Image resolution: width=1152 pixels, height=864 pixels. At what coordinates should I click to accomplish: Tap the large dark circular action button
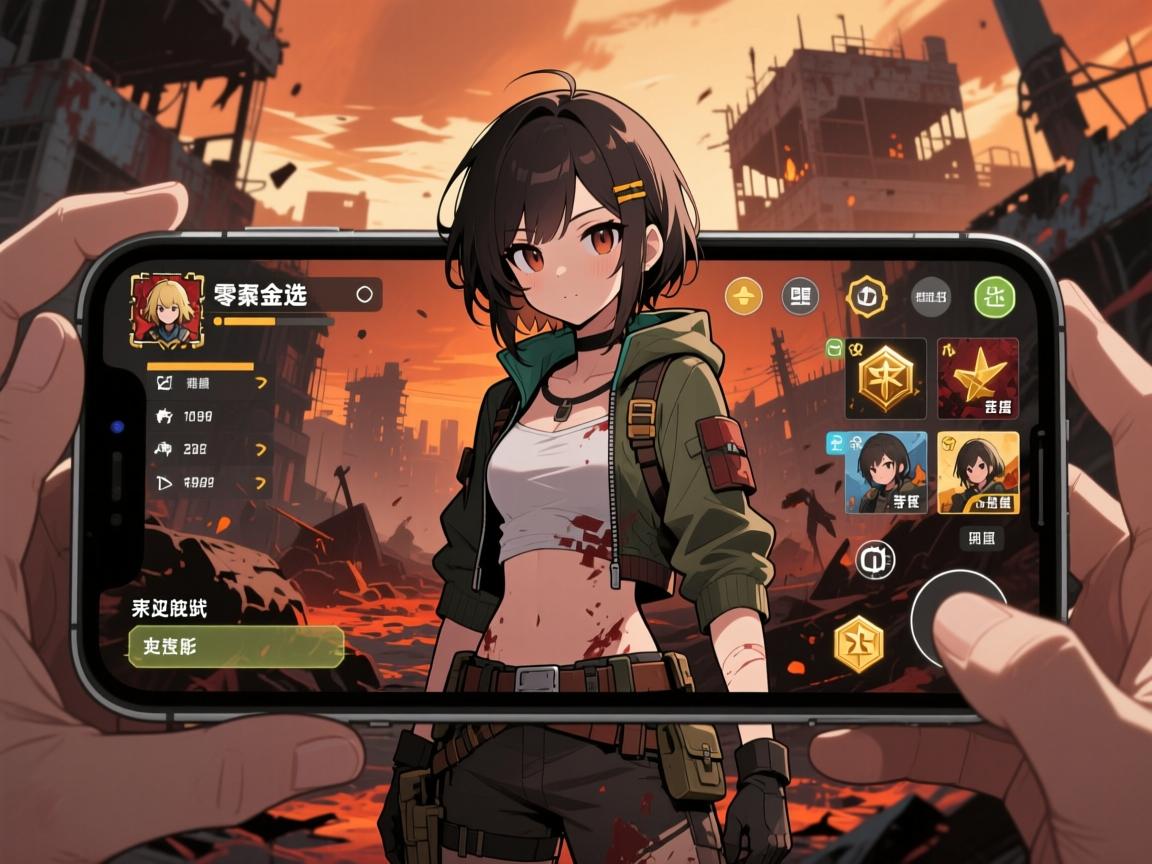(x=958, y=618)
